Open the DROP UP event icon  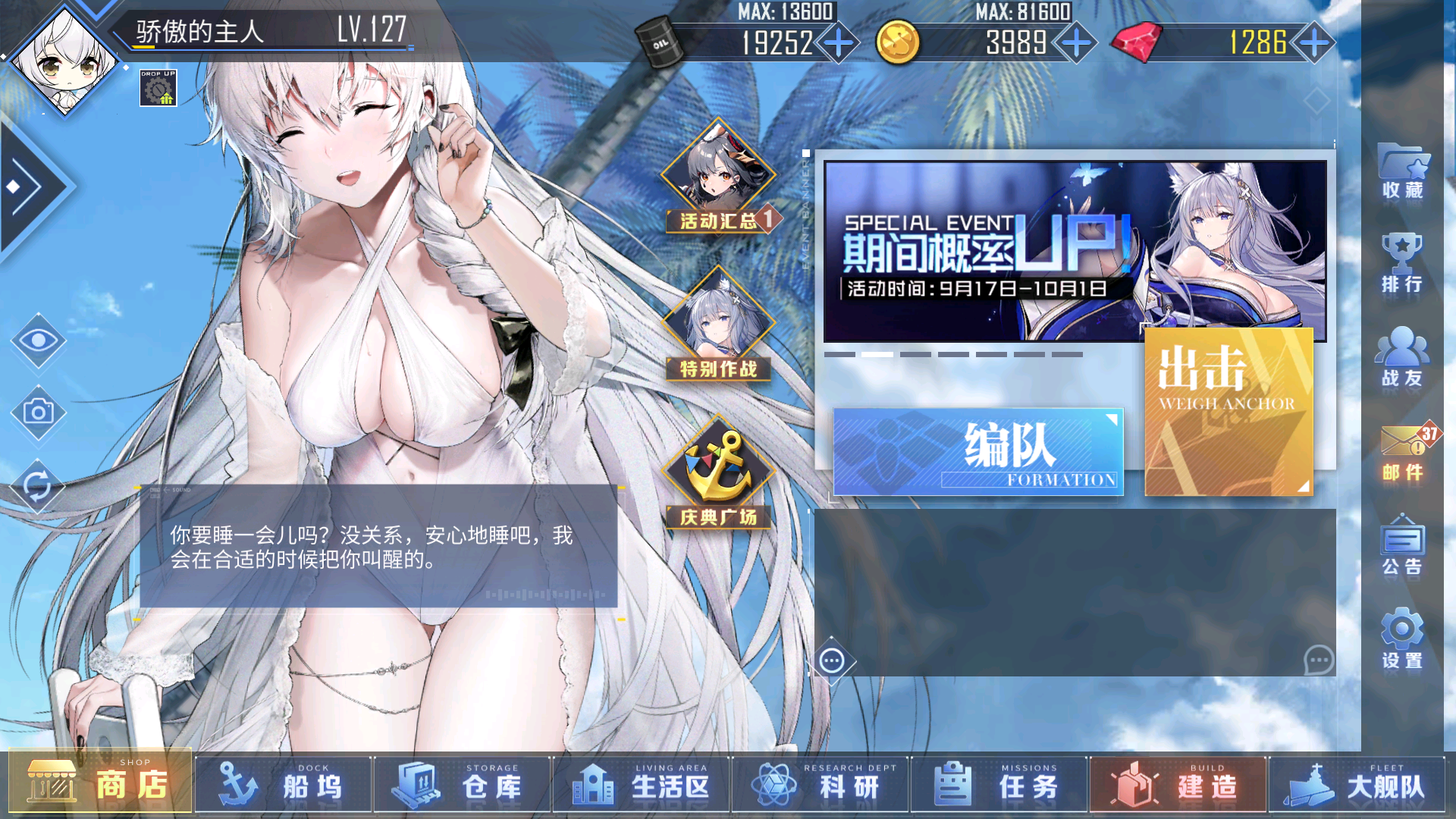[x=158, y=89]
